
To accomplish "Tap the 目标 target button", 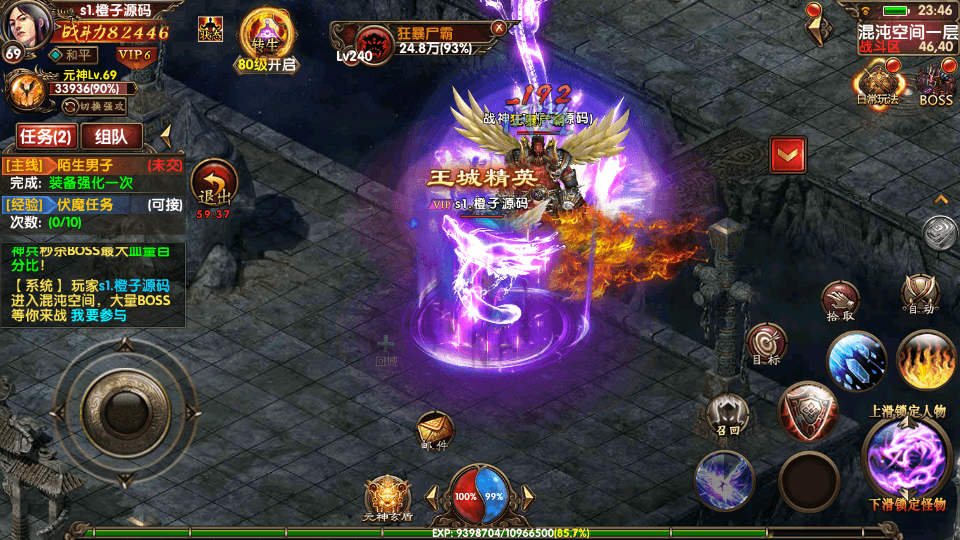I will (767, 343).
